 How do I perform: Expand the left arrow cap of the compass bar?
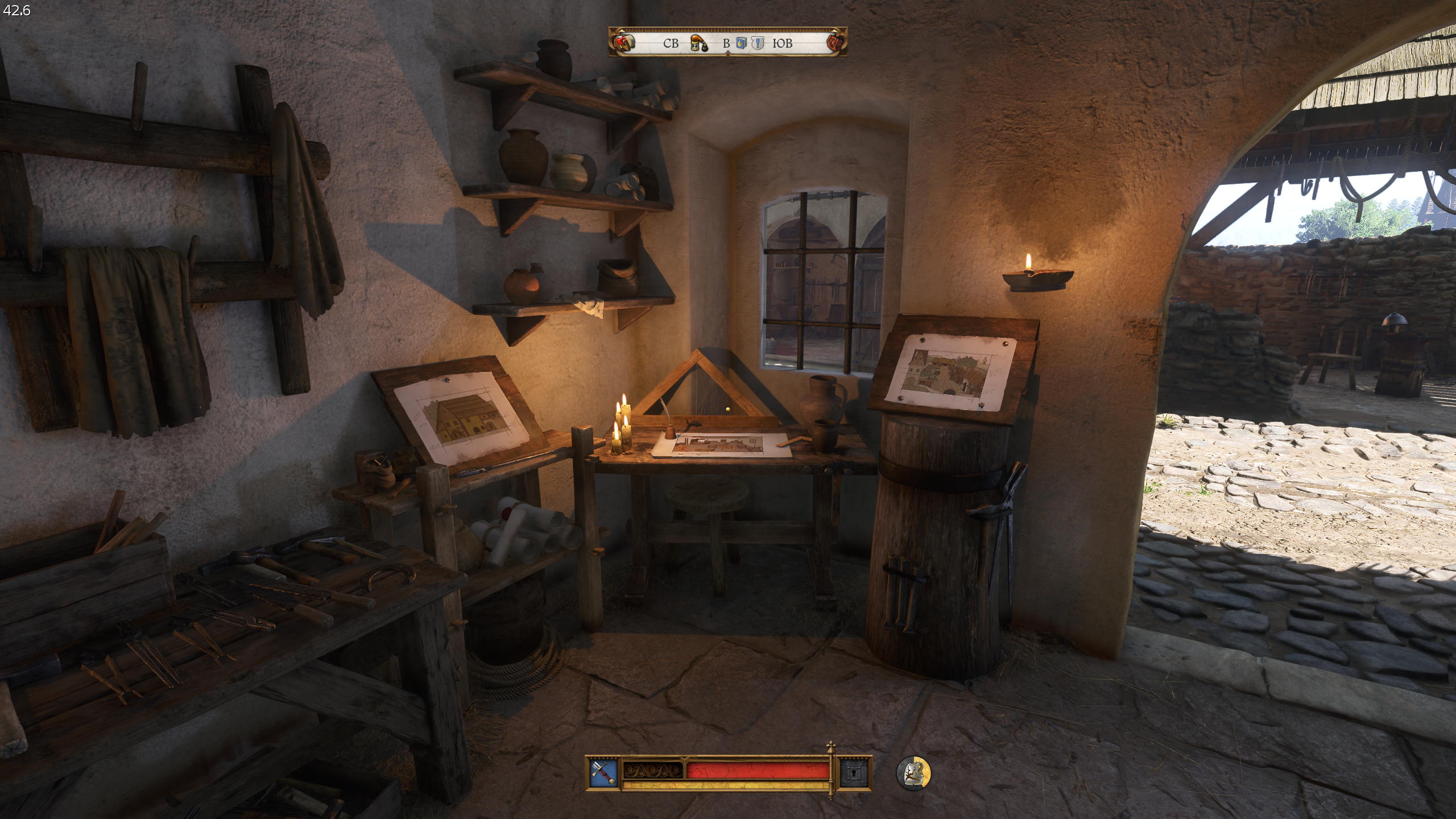pyautogui.click(x=622, y=32)
